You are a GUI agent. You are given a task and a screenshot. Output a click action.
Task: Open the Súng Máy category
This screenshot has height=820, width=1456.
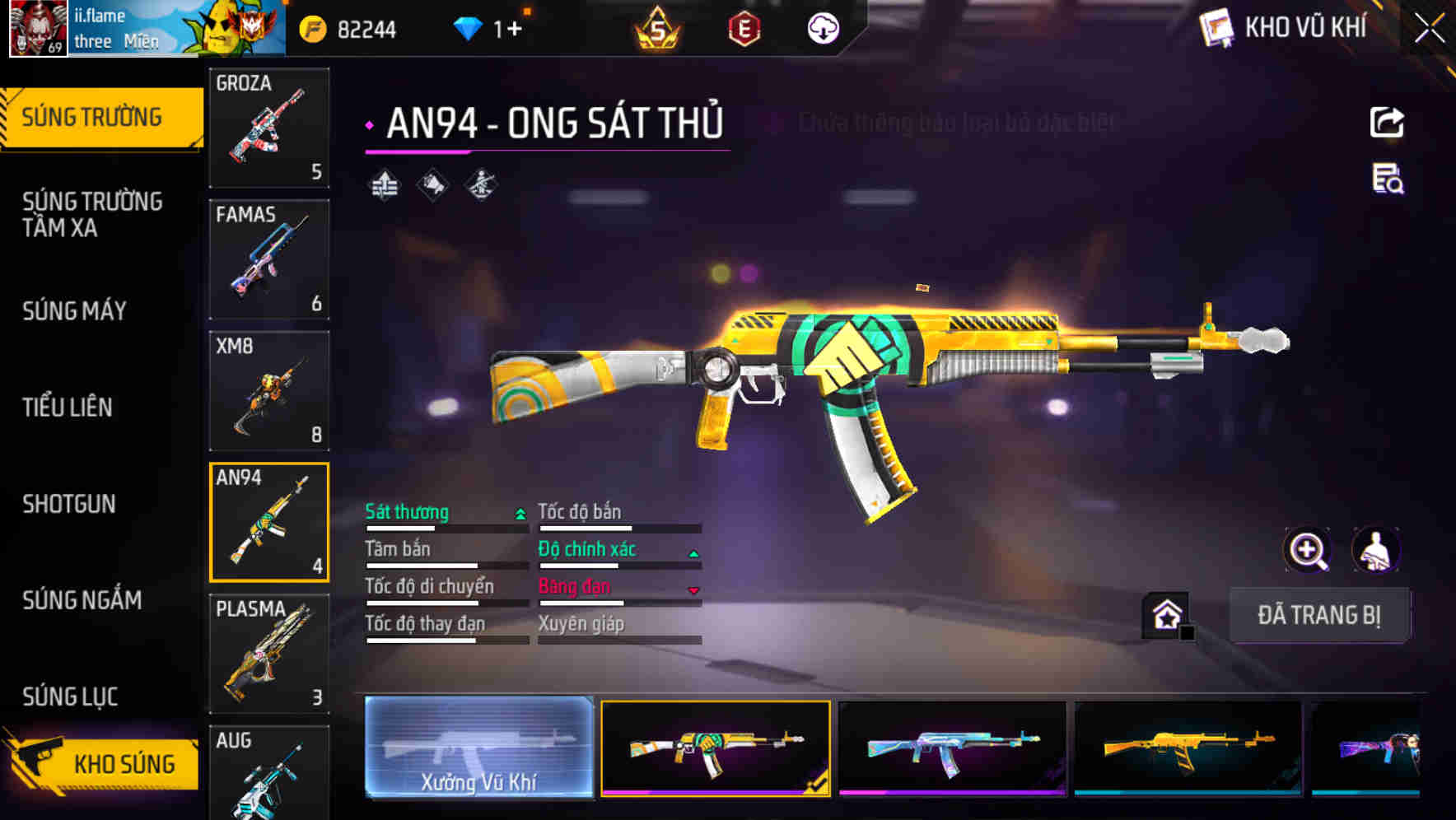click(74, 310)
